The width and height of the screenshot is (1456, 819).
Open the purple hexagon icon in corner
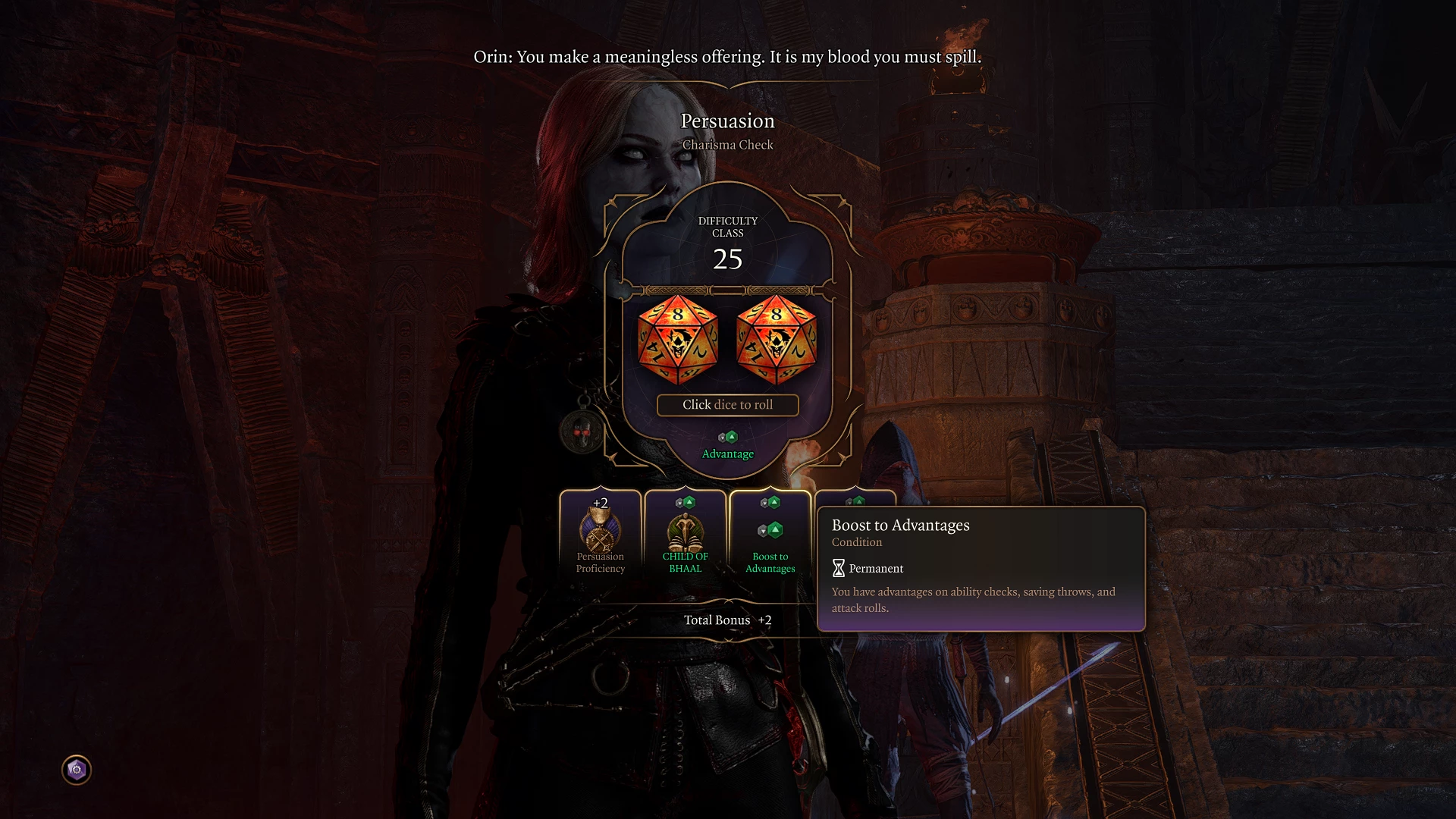(x=77, y=770)
